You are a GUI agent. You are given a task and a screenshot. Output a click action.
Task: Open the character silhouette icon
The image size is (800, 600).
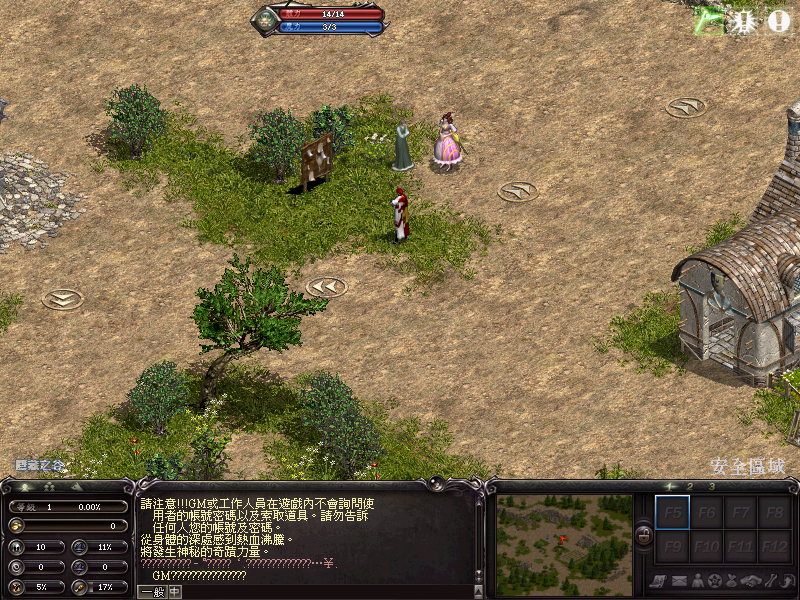(697, 581)
